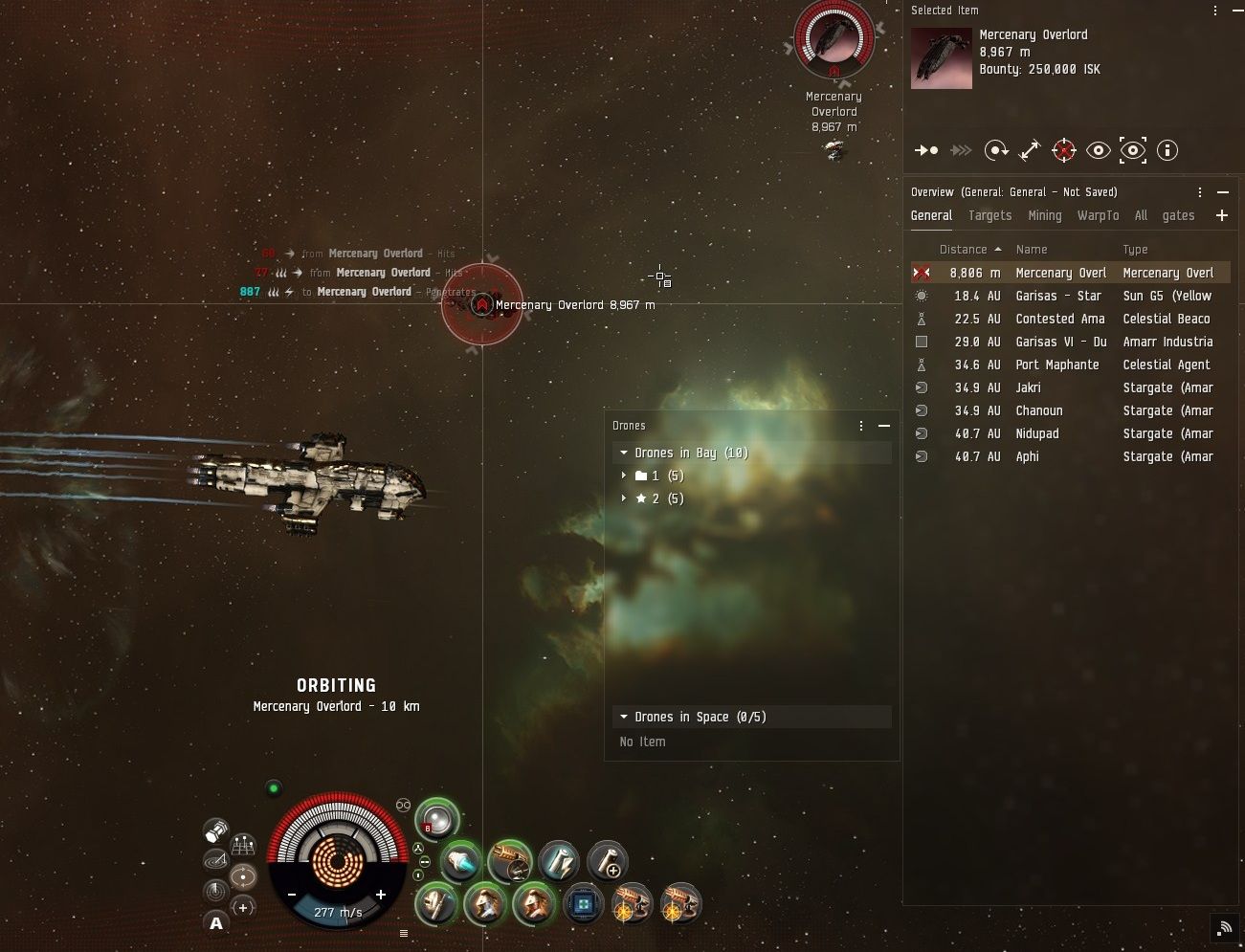Collapse the Drones in Space section
Screen dimensions: 1245x952
[624, 717]
